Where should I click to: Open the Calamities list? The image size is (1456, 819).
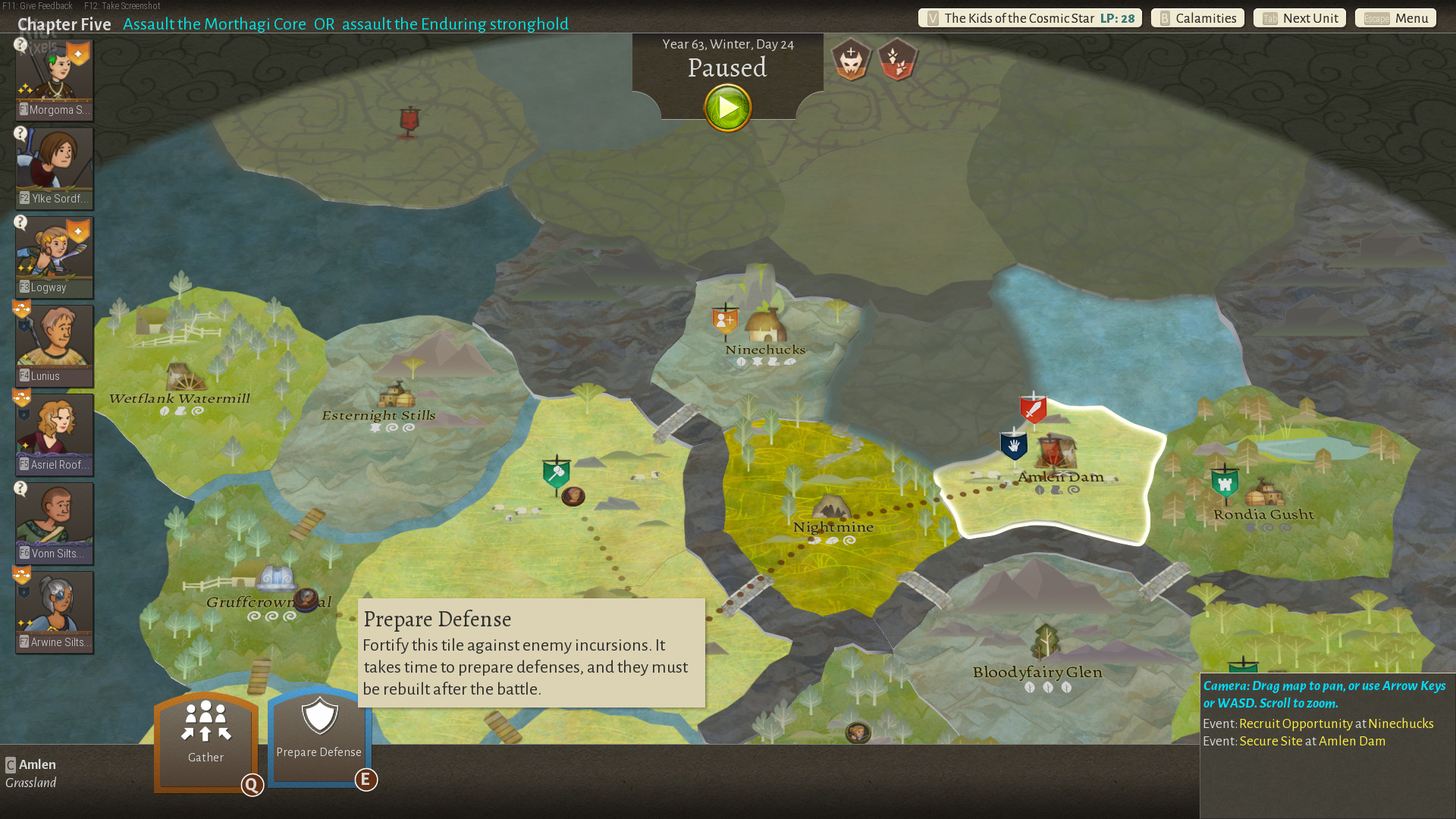click(1197, 18)
